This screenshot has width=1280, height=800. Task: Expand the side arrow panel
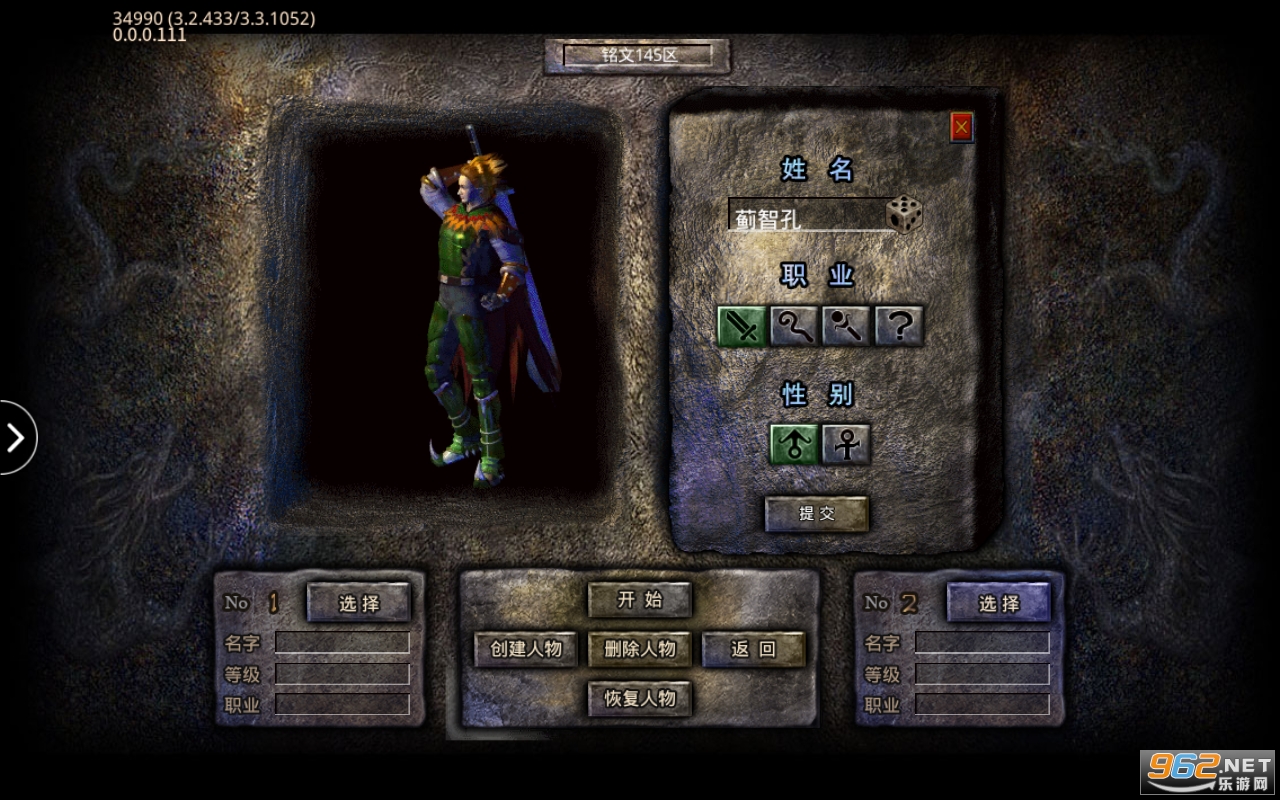pyautogui.click(x=16, y=437)
